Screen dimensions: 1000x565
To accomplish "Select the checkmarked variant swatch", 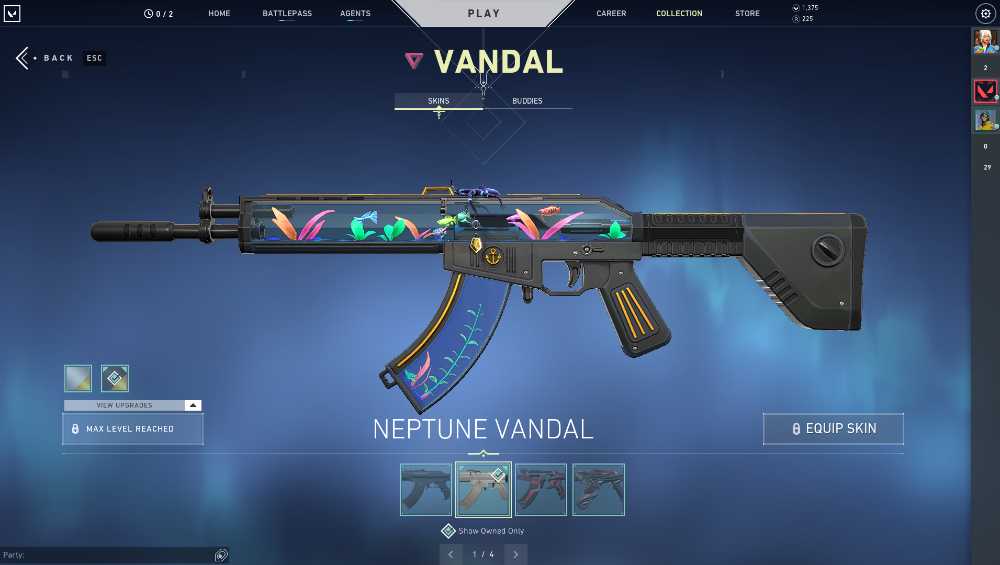I will (x=115, y=378).
